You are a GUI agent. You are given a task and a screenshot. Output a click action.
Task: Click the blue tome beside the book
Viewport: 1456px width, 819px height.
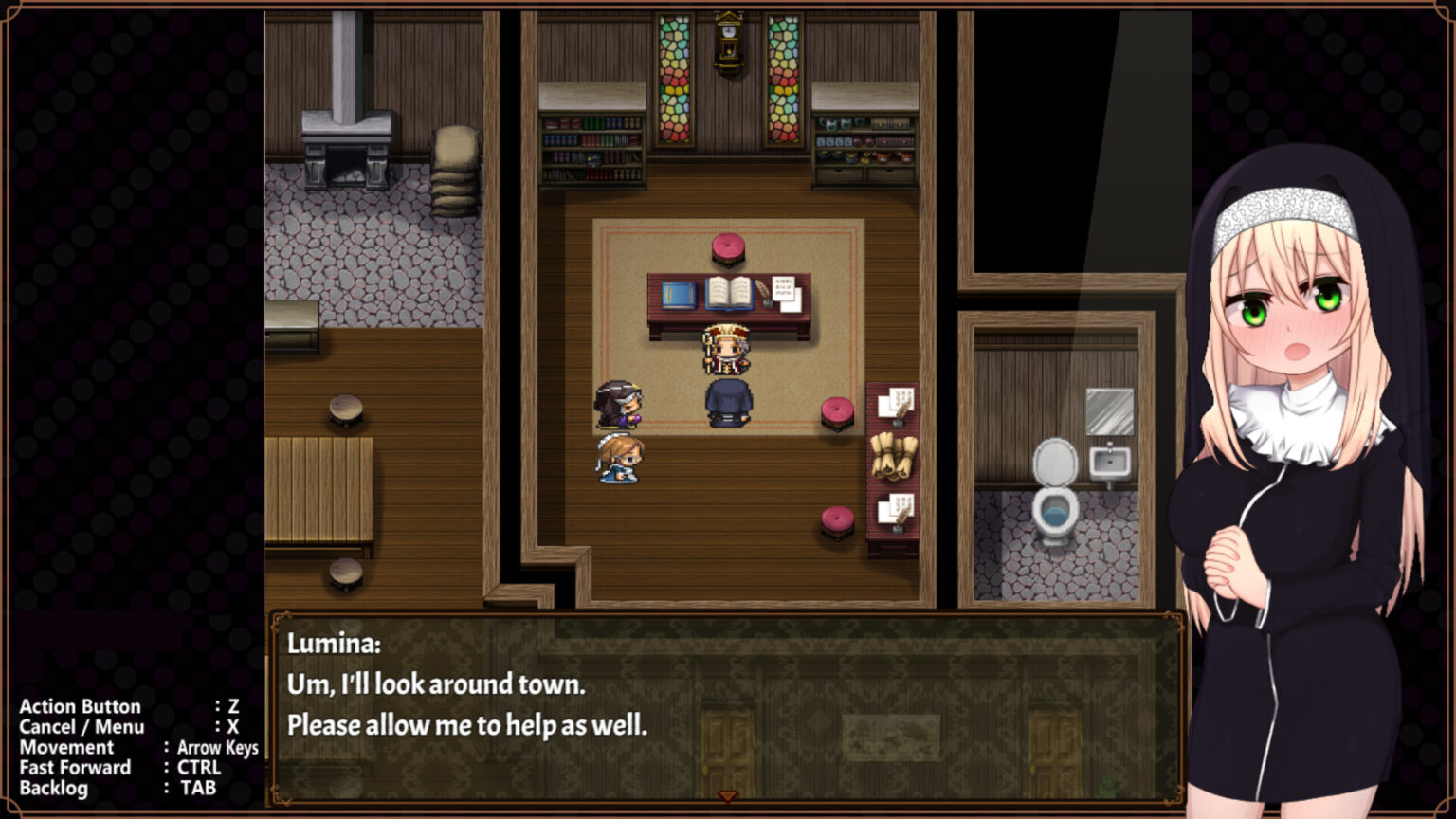(x=679, y=294)
